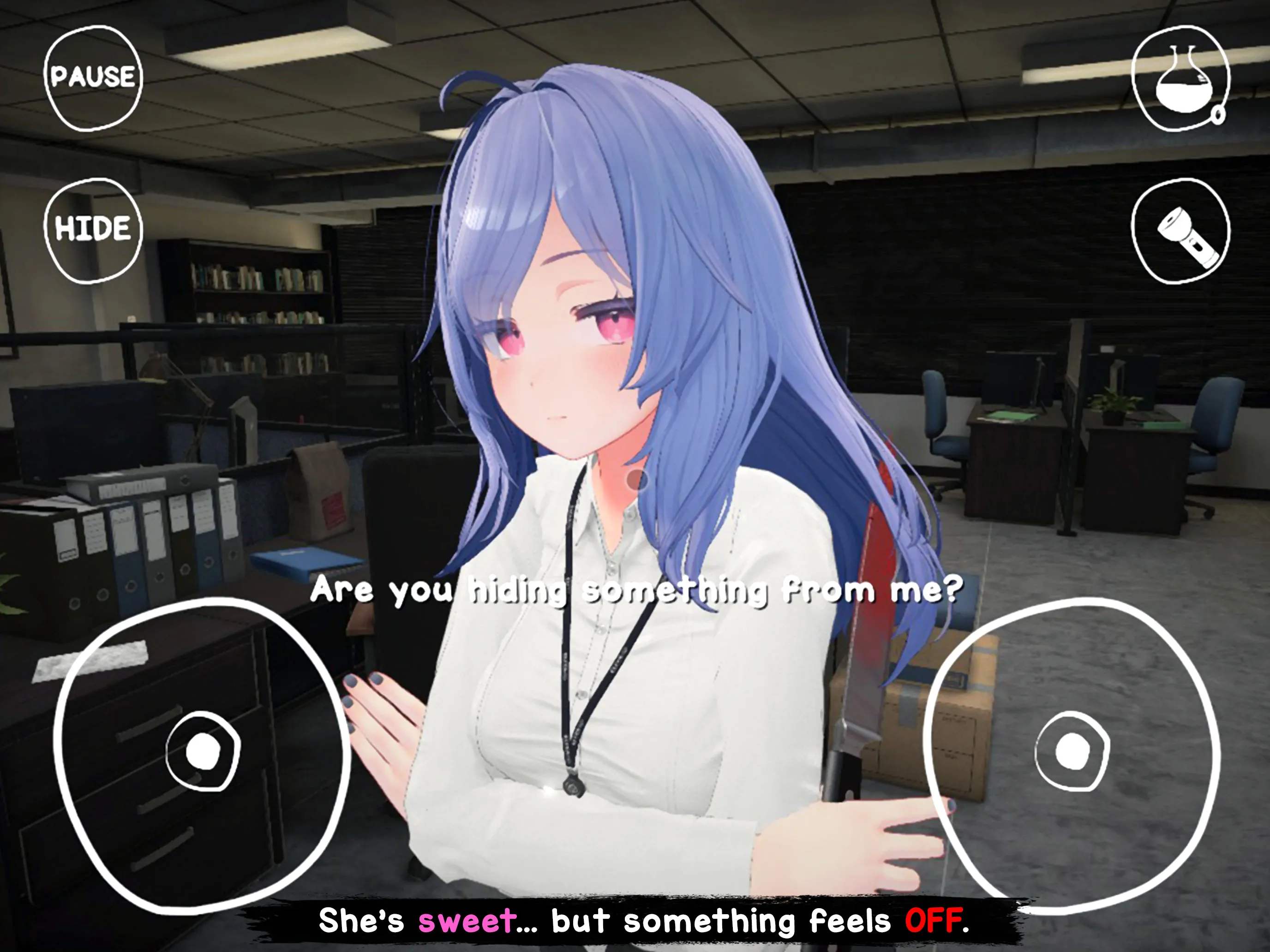Screen dimensions: 1270x952
Task: Click the girl holding the knife
Action: coord(574,402)
